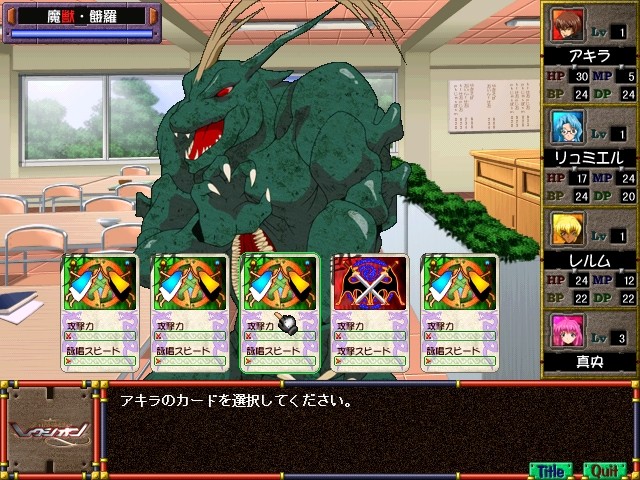
Task: Click the pink-haired Mao portrait
Action: click(566, 332)
